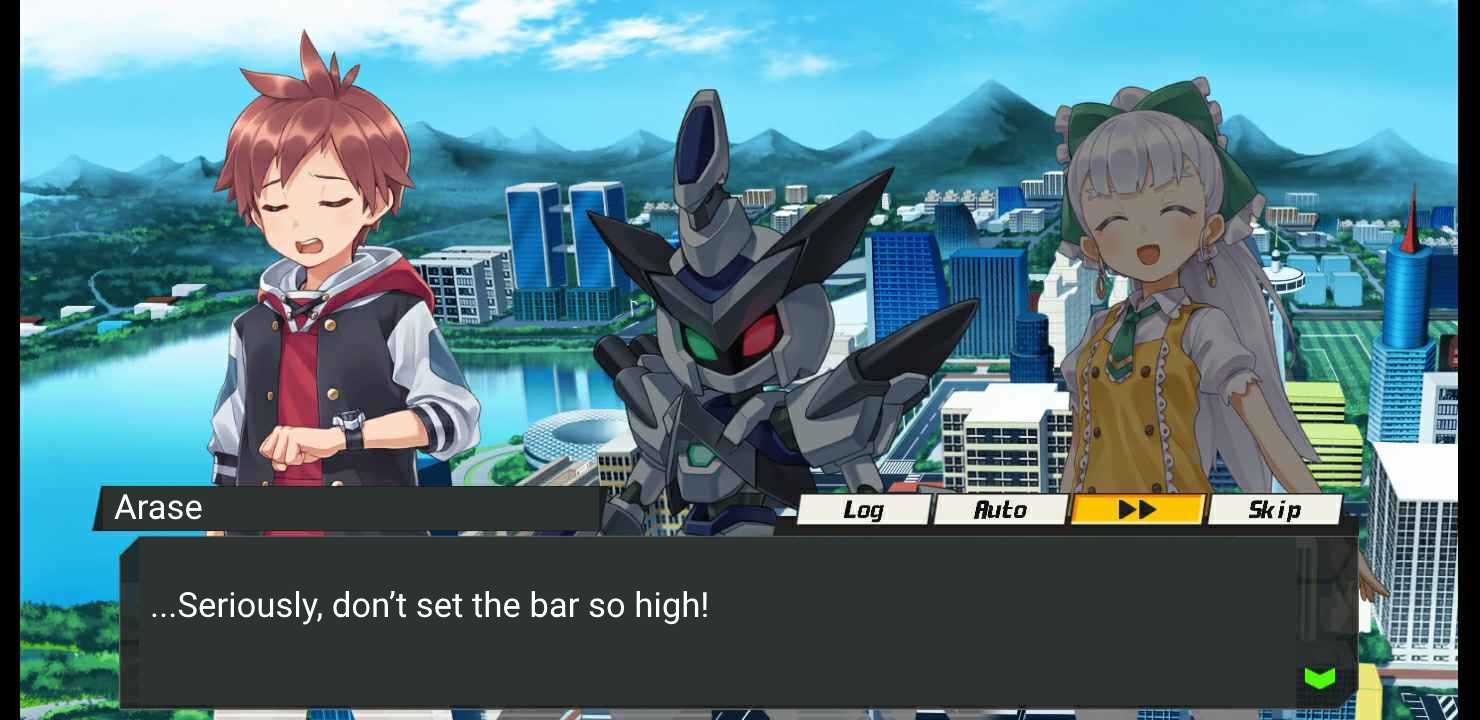Skip the story scene
The image size is (1480, 720).
pyautogui.click(x=1274, y=510)
